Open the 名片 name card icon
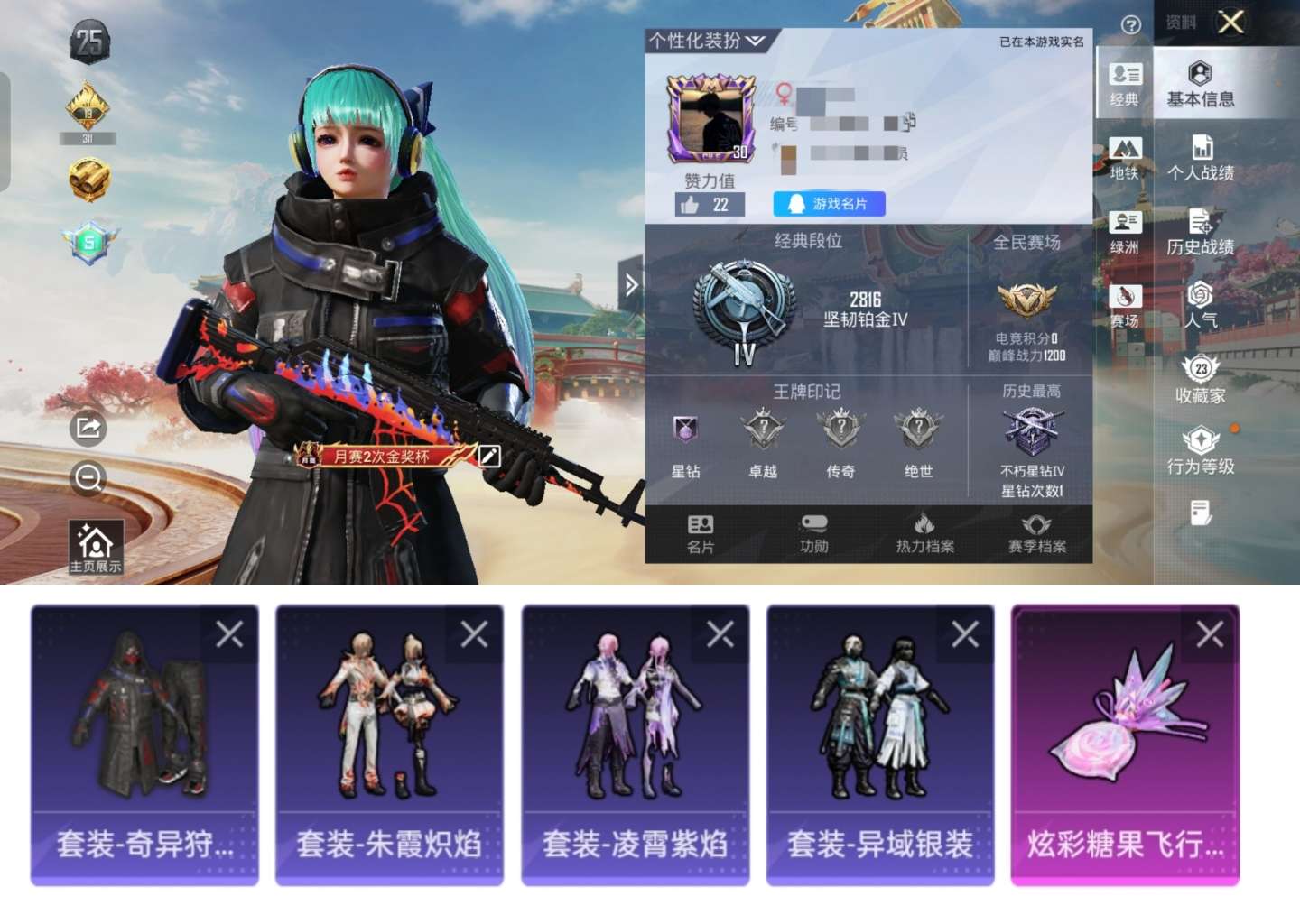 pyautogui.click(x=701, y=531)
